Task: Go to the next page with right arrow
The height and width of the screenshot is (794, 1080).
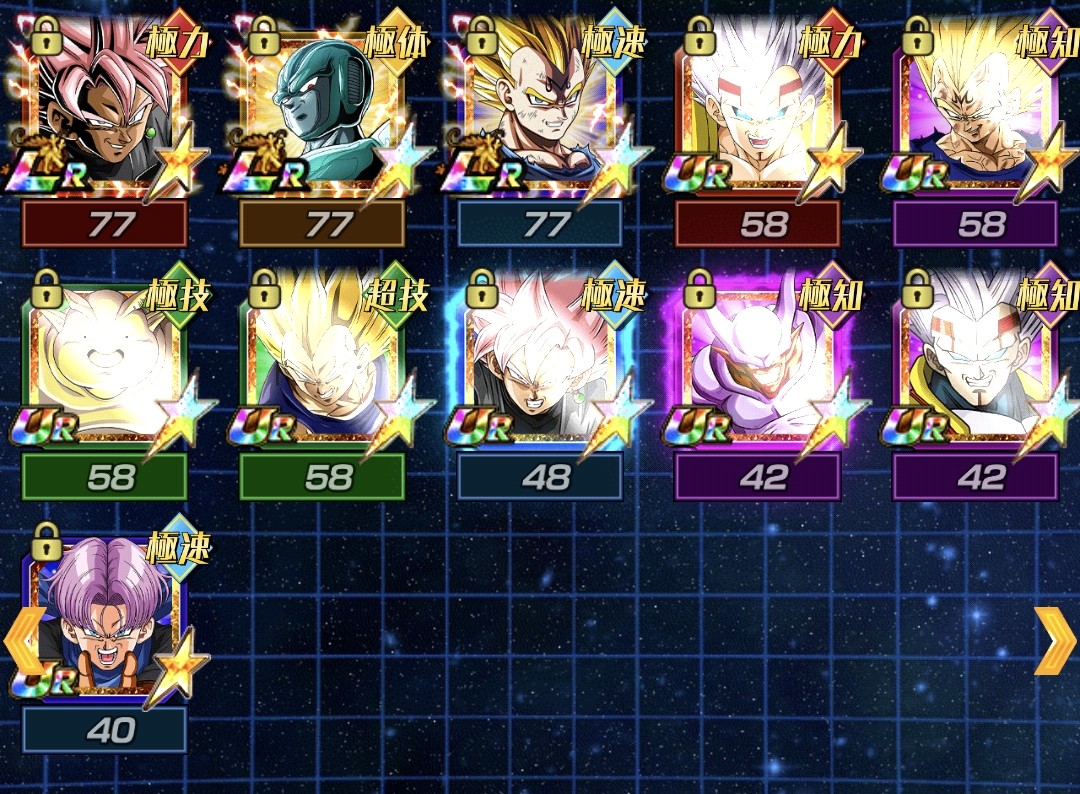Action: 1054,640
